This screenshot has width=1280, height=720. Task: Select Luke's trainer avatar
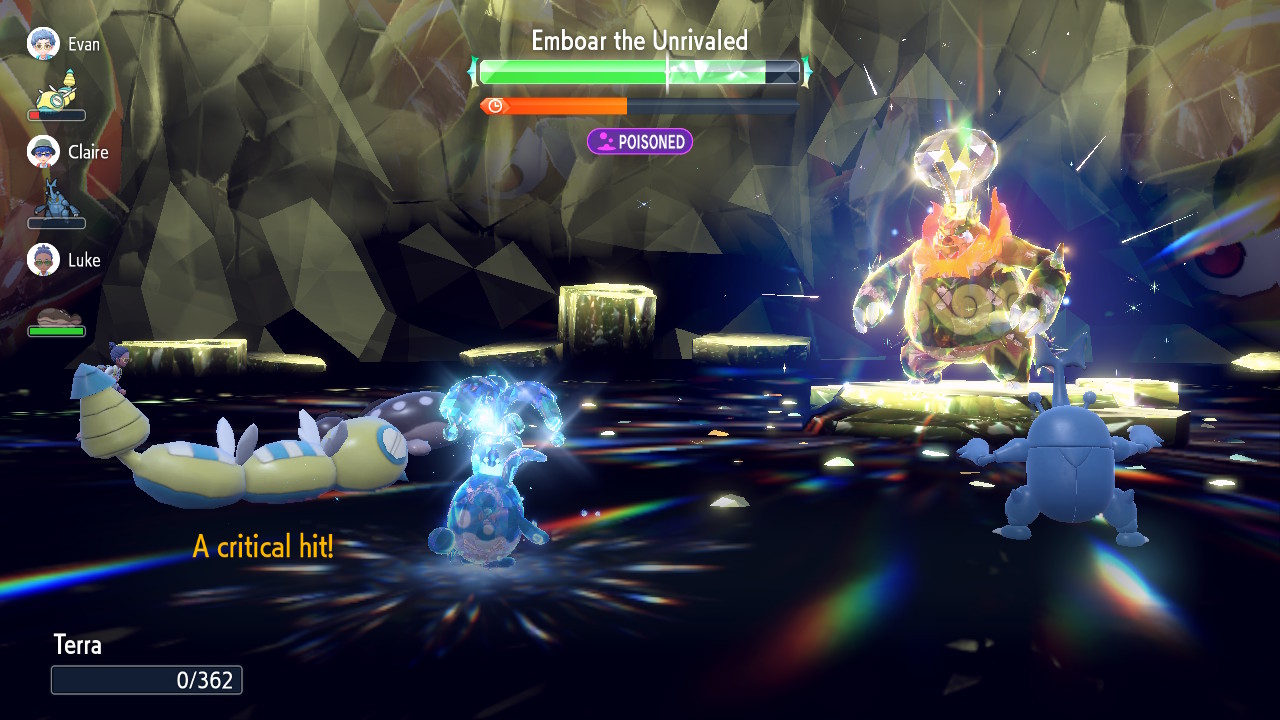(43, 259)
